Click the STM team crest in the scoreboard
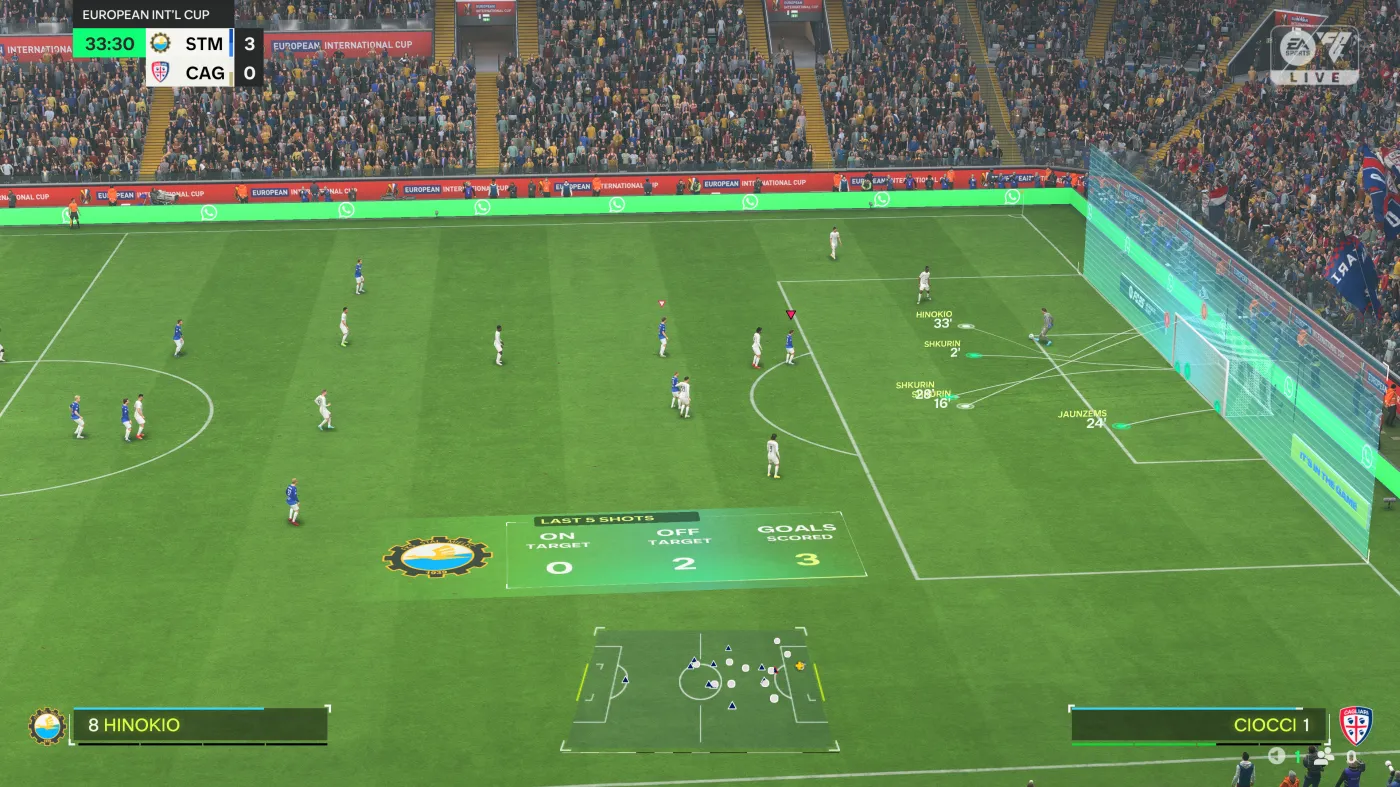 coord(160,44)
